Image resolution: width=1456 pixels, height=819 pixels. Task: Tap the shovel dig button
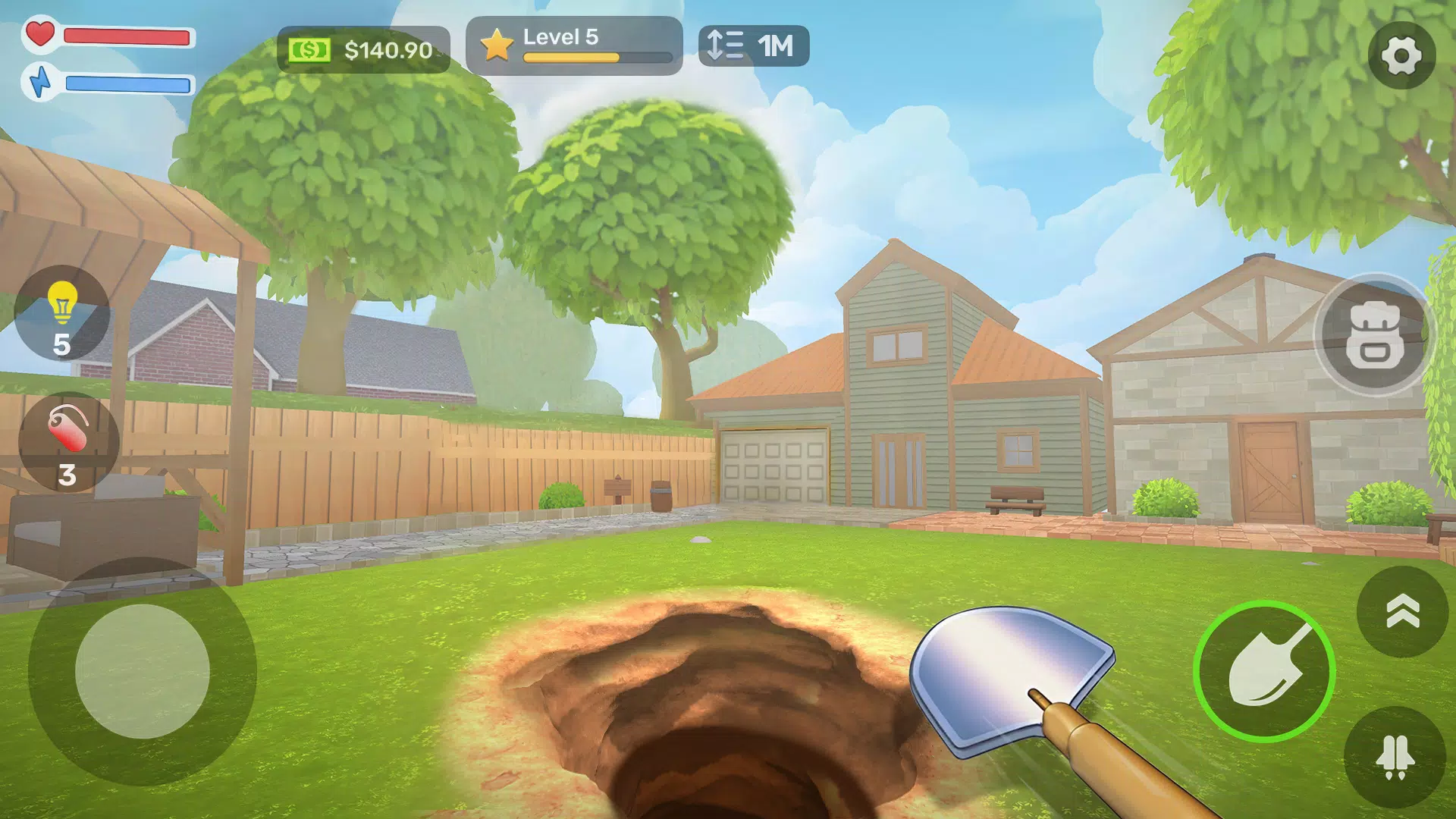1263,671
